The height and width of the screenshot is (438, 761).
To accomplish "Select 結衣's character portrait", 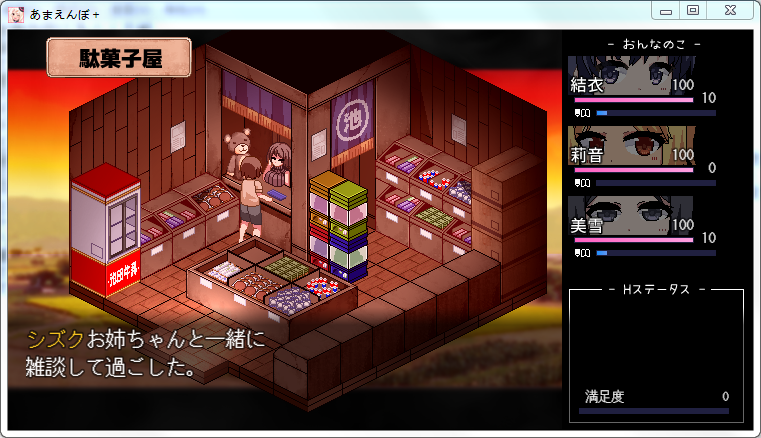I will point(642,76).
